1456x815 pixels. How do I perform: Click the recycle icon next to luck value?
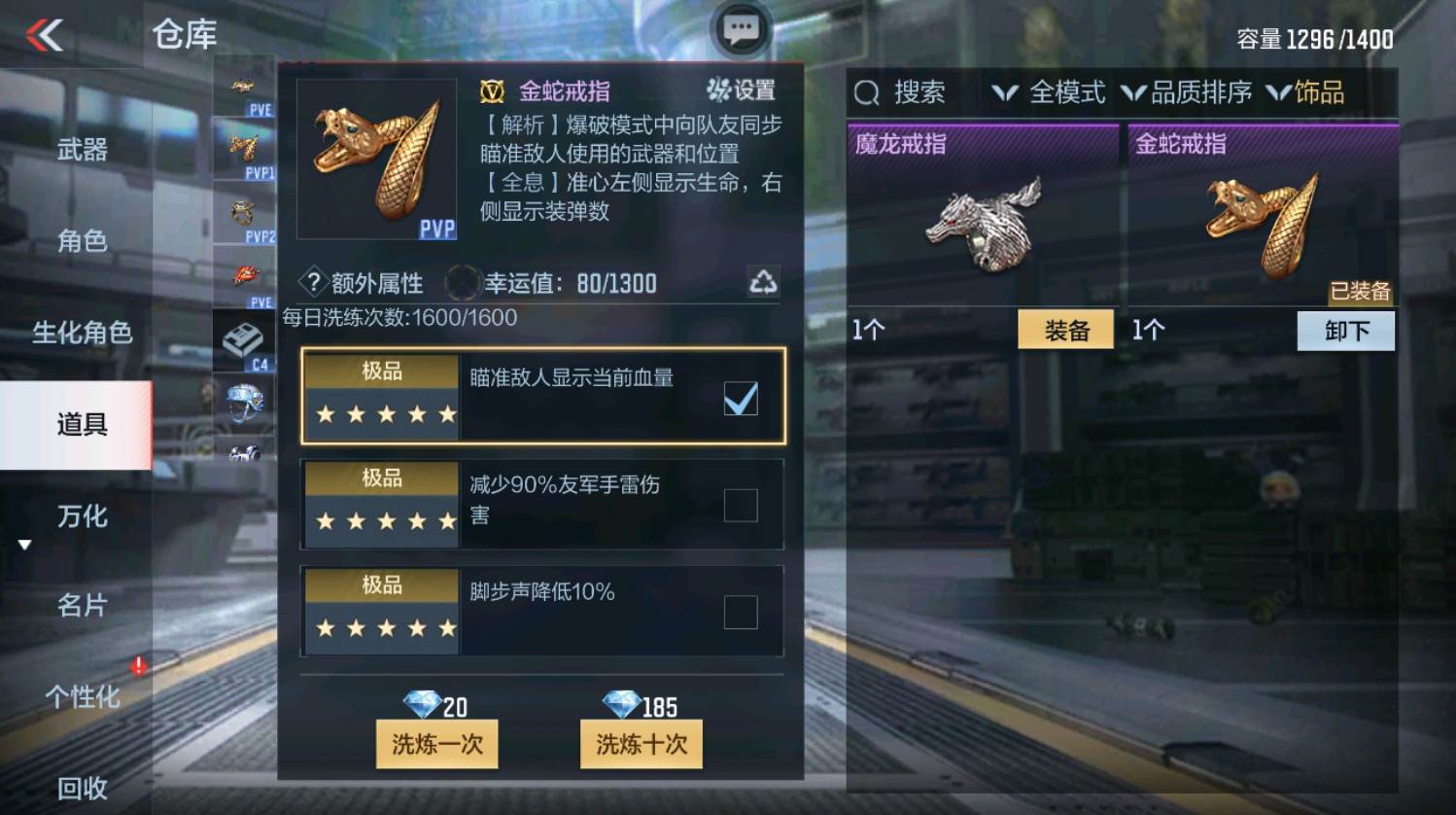coord(766,282)
